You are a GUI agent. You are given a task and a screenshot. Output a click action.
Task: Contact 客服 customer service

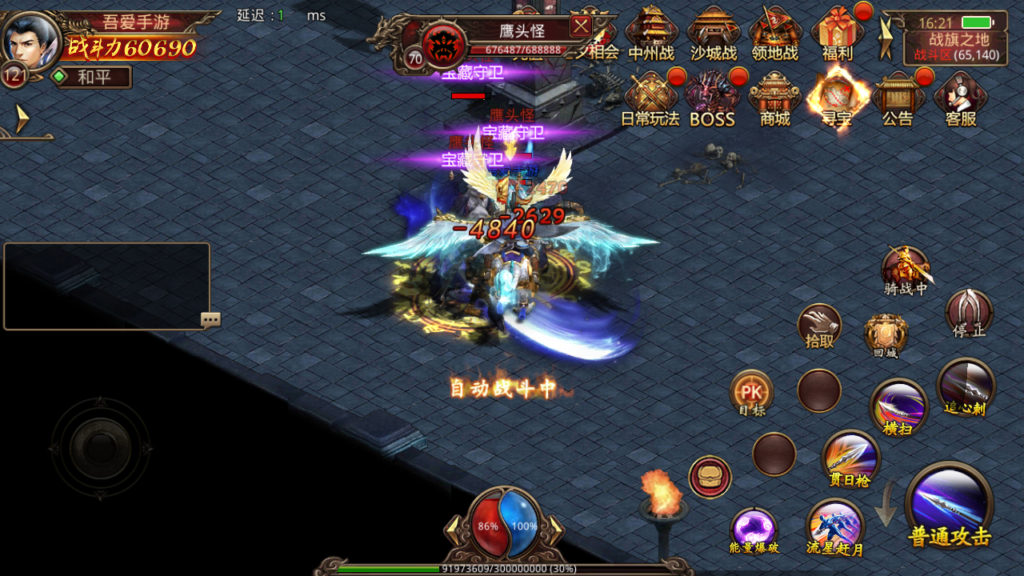(x=960, y=98)
